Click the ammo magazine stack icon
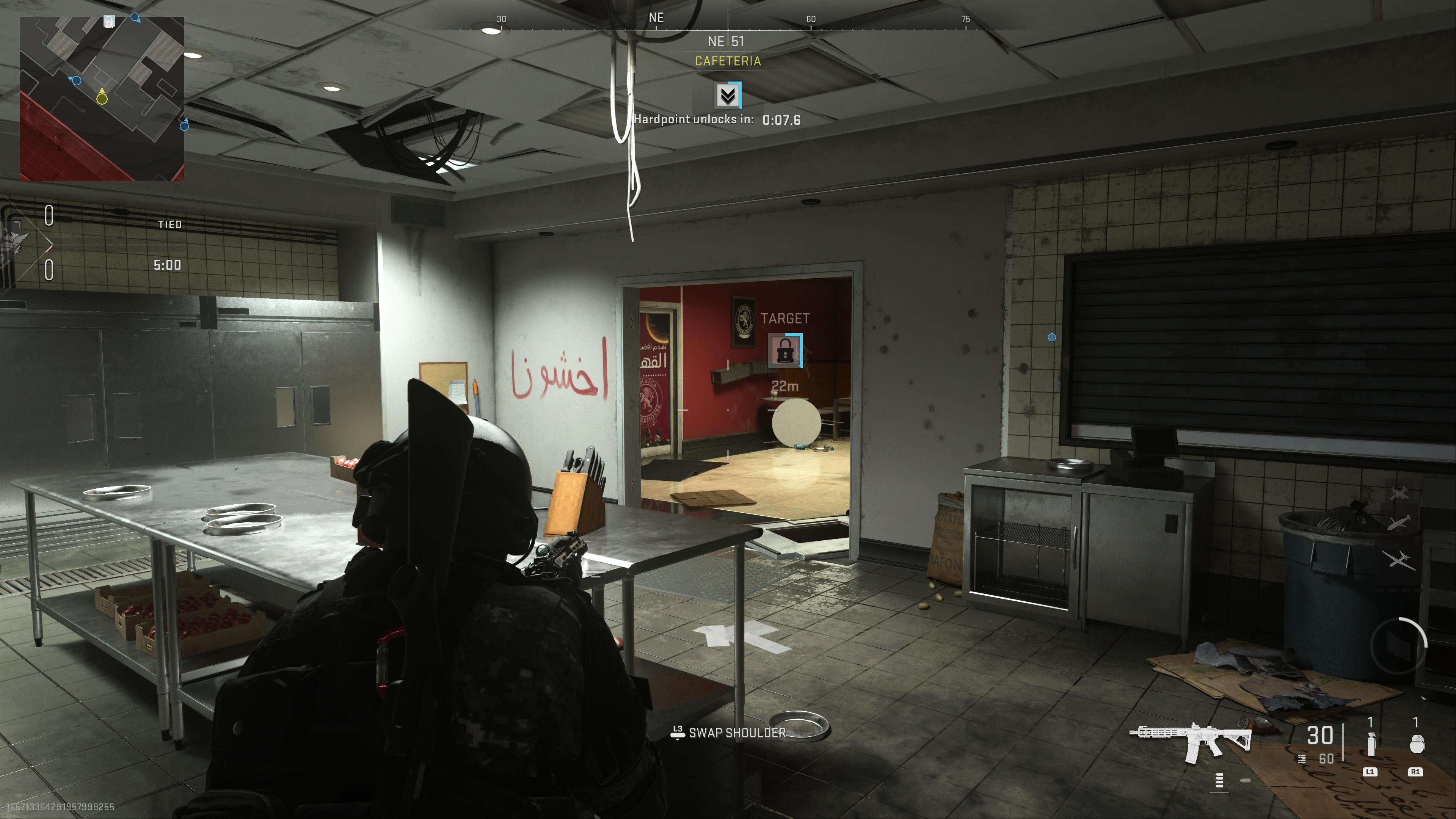1456x819 pixels. pos(1302,759)
